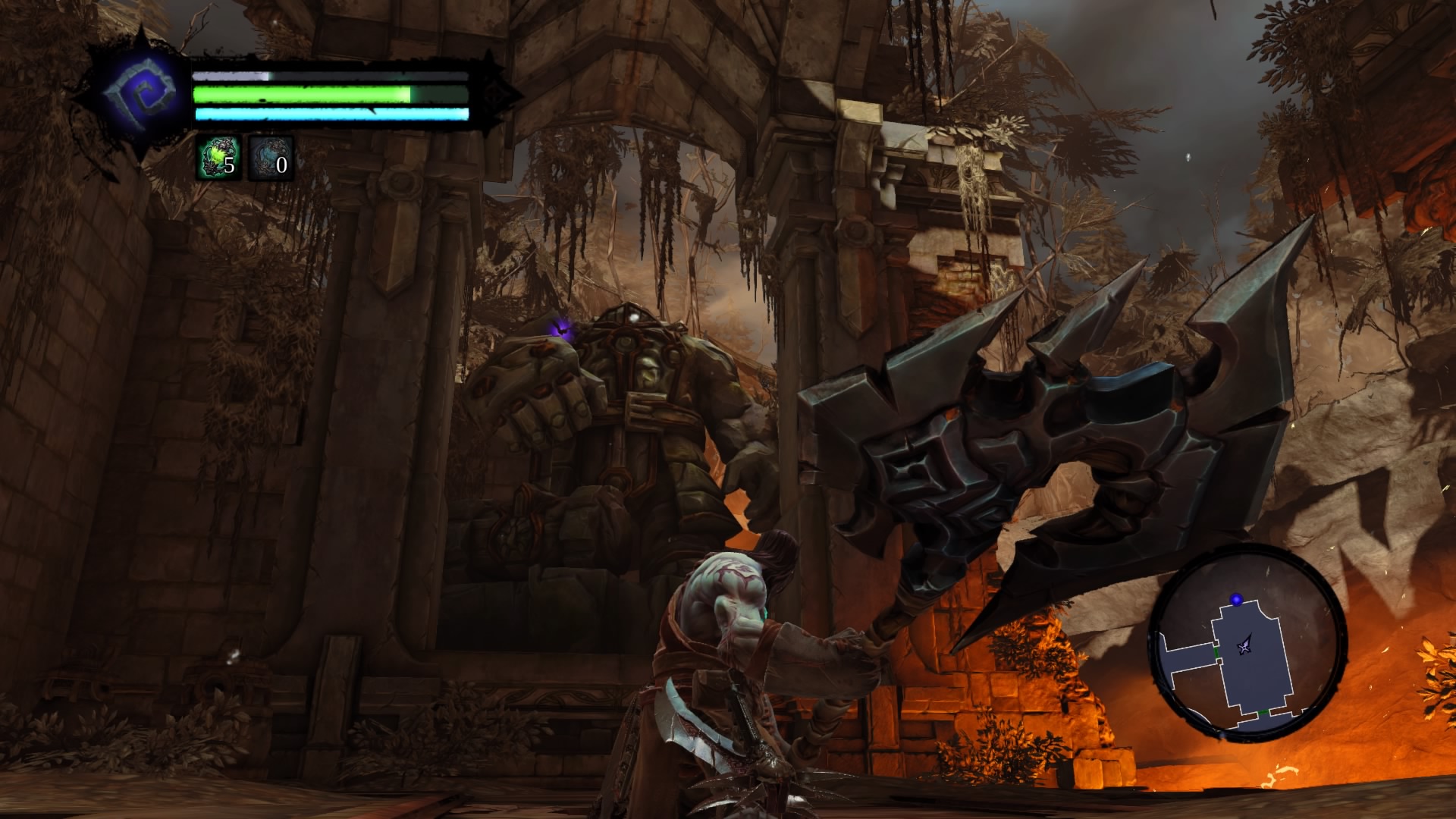Image resolution: width=1456 pixels, height=819 pixels.
Task: Click the purple spiral character emblem
Action: (140, 95)
